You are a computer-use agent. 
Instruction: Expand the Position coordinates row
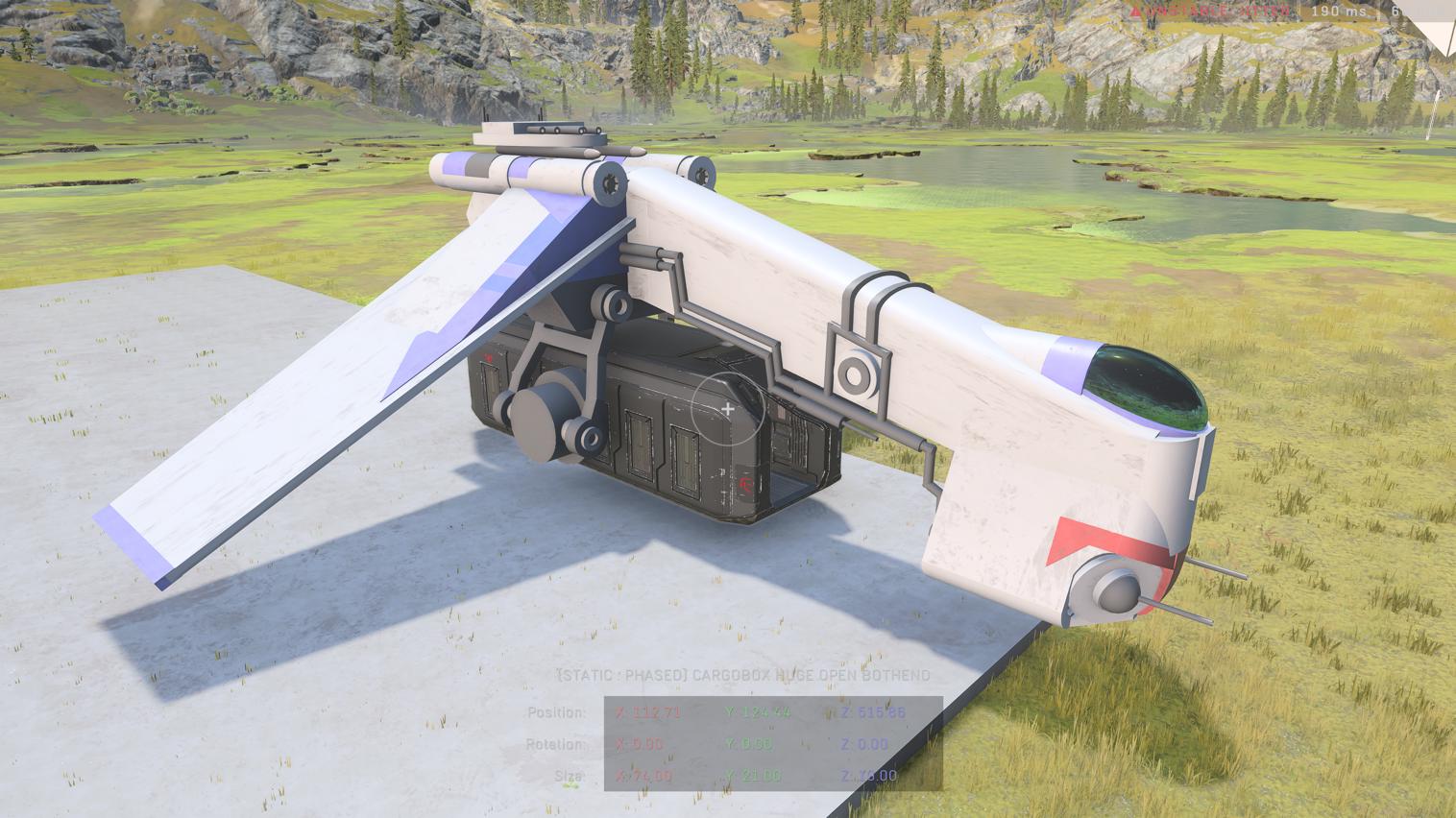click(559, 712)
